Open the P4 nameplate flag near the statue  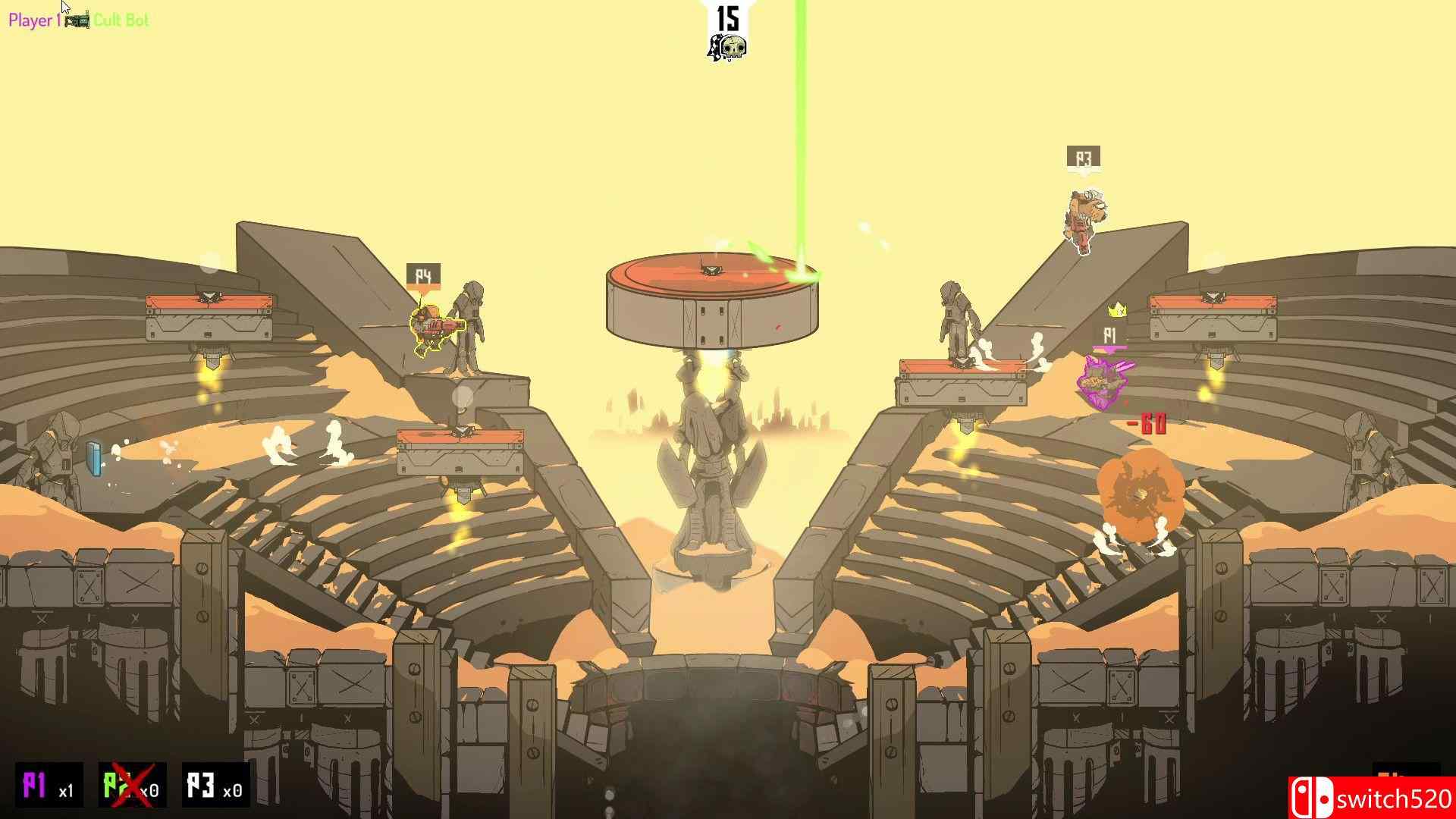(x=424, y=275)
